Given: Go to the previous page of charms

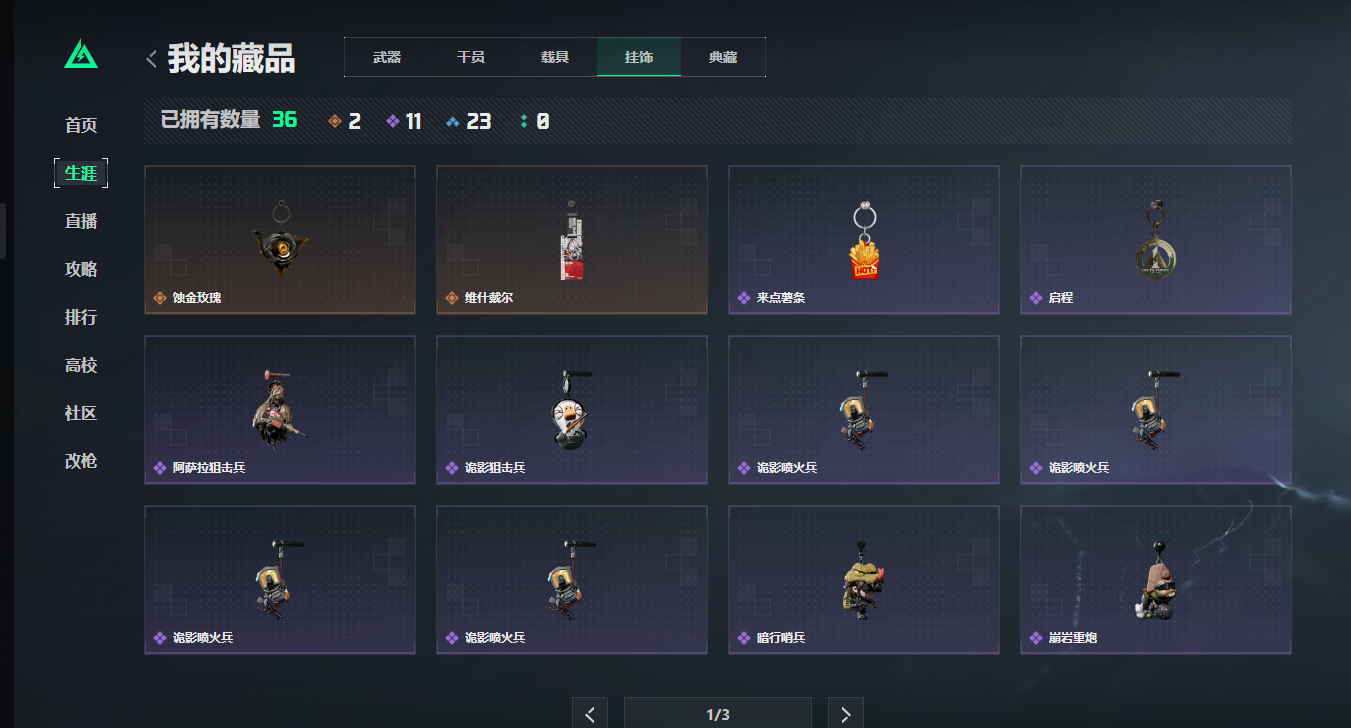Looking at the screenshot, I should 589,712.
